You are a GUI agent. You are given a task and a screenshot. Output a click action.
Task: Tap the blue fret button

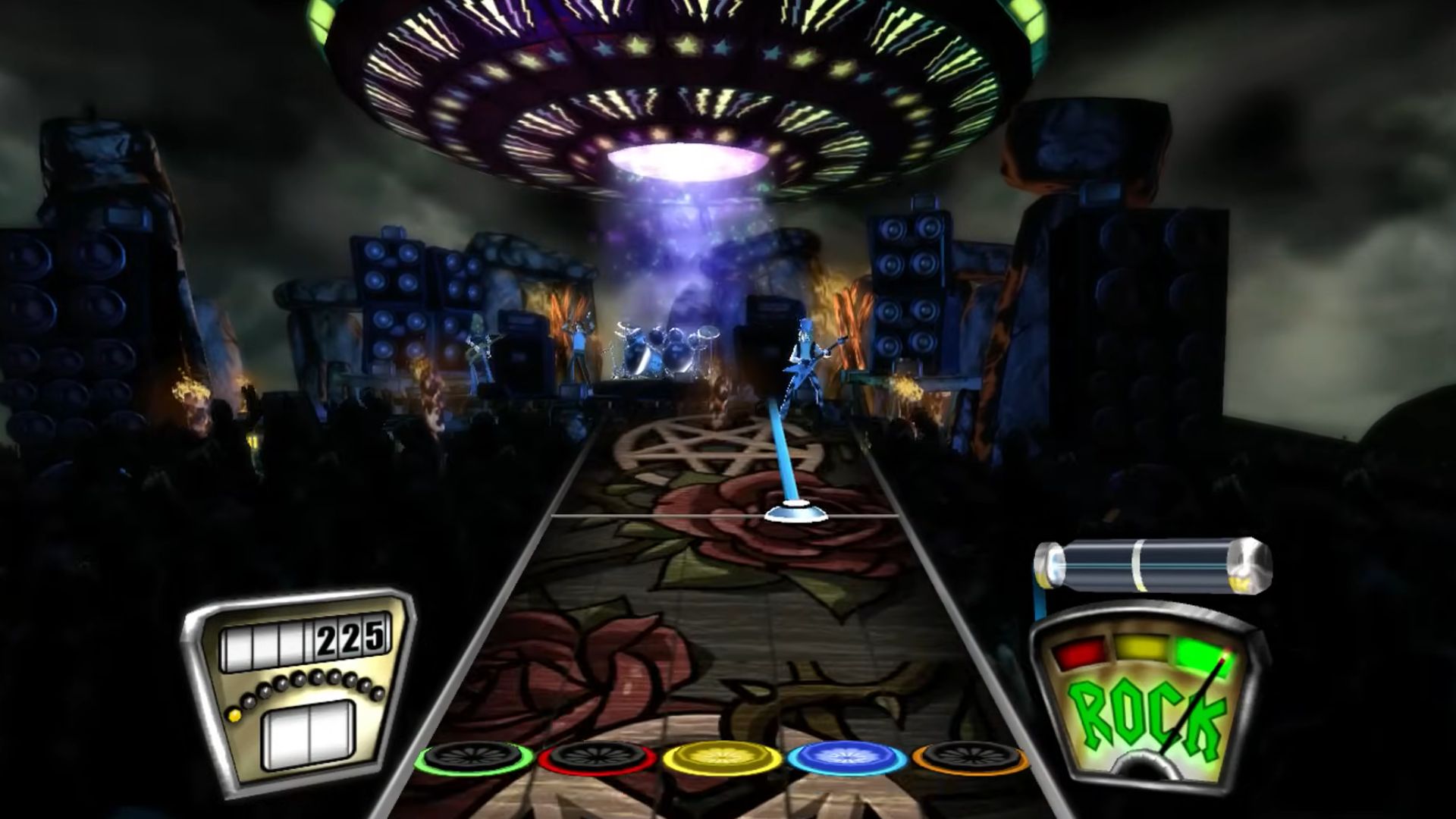click(847, 758)
